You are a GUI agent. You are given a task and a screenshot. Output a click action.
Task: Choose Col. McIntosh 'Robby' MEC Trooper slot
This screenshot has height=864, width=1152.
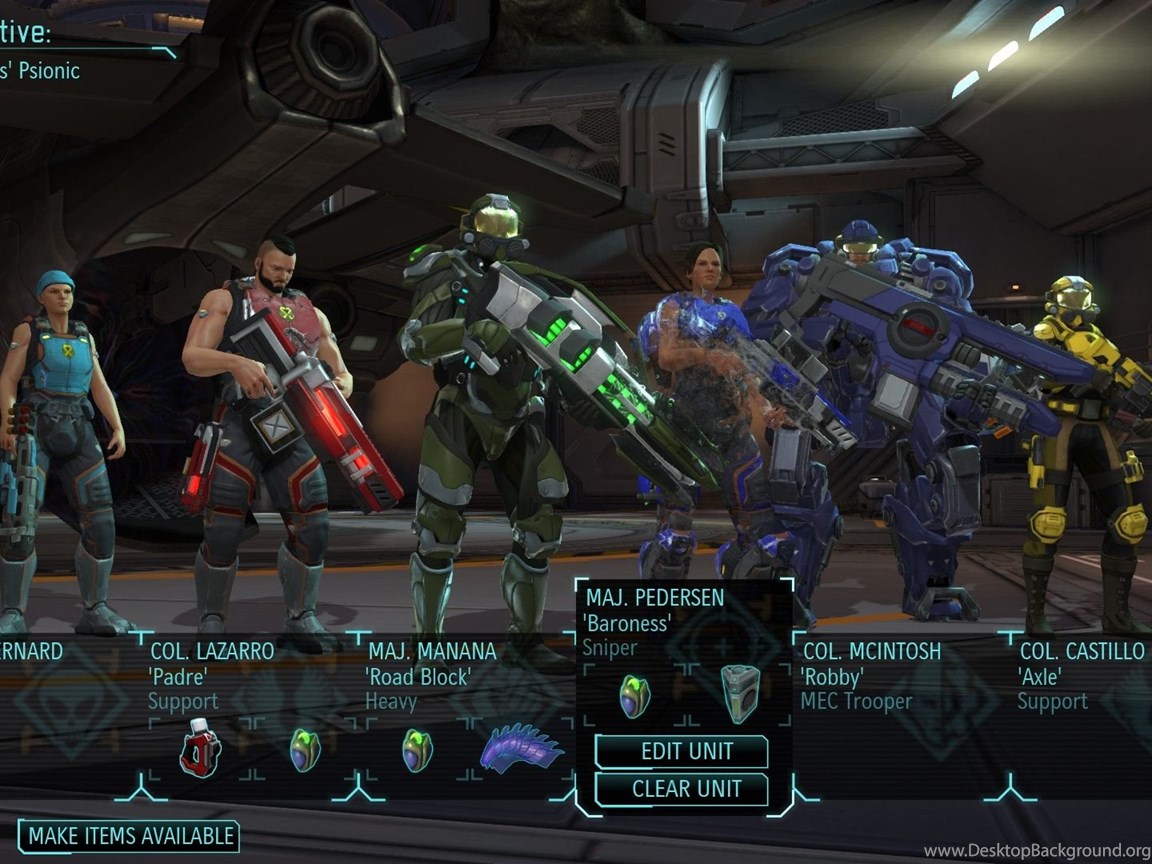pos(871,676)
